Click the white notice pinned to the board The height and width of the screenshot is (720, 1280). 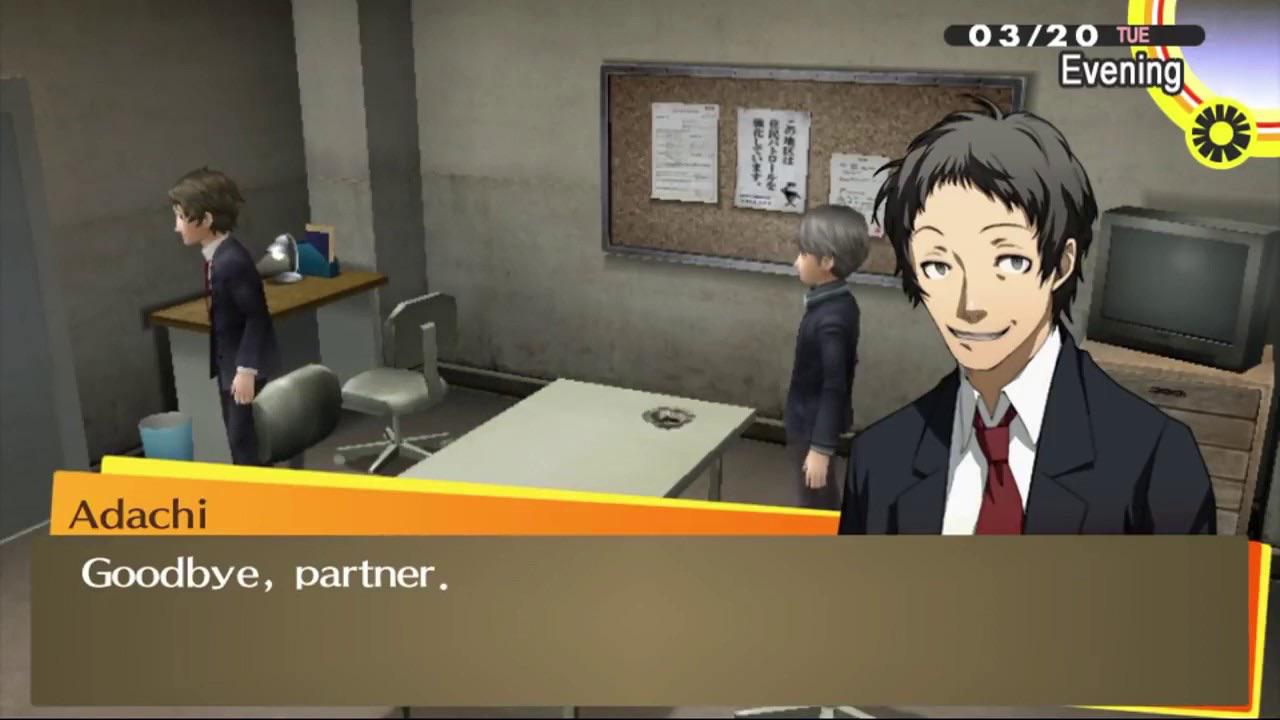683,150
